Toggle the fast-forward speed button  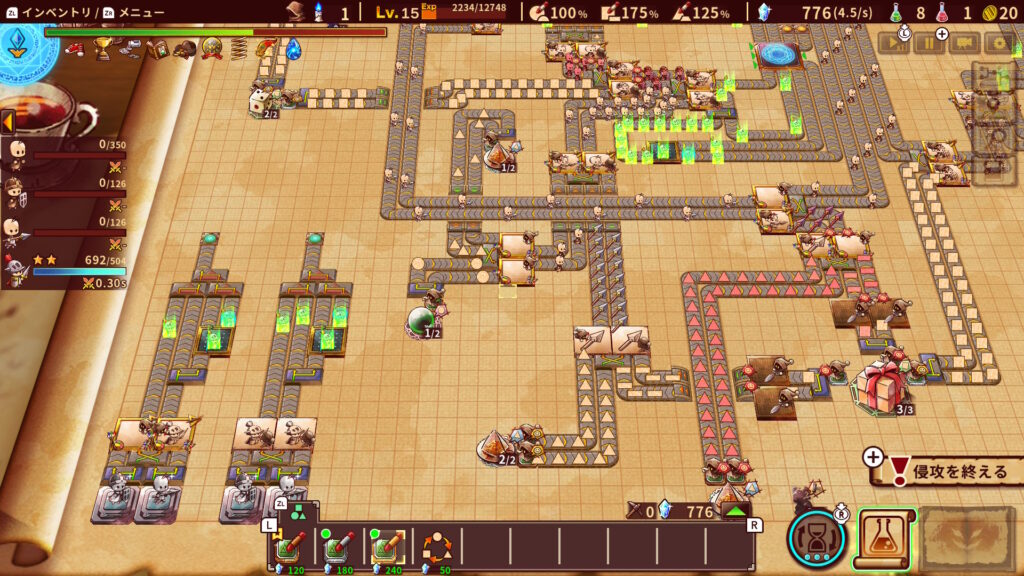point(894,43)
